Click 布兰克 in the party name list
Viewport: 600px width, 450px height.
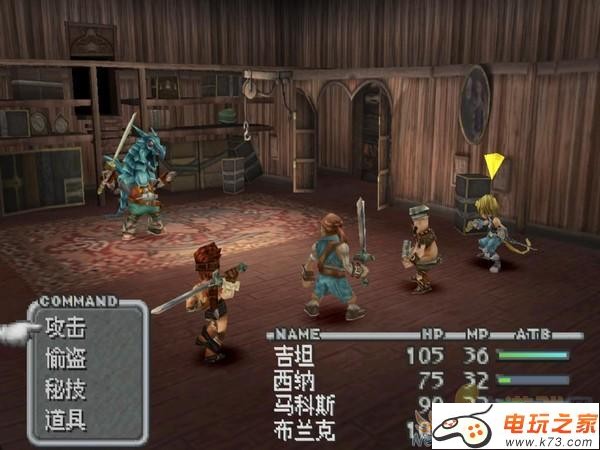coord(299,430)
